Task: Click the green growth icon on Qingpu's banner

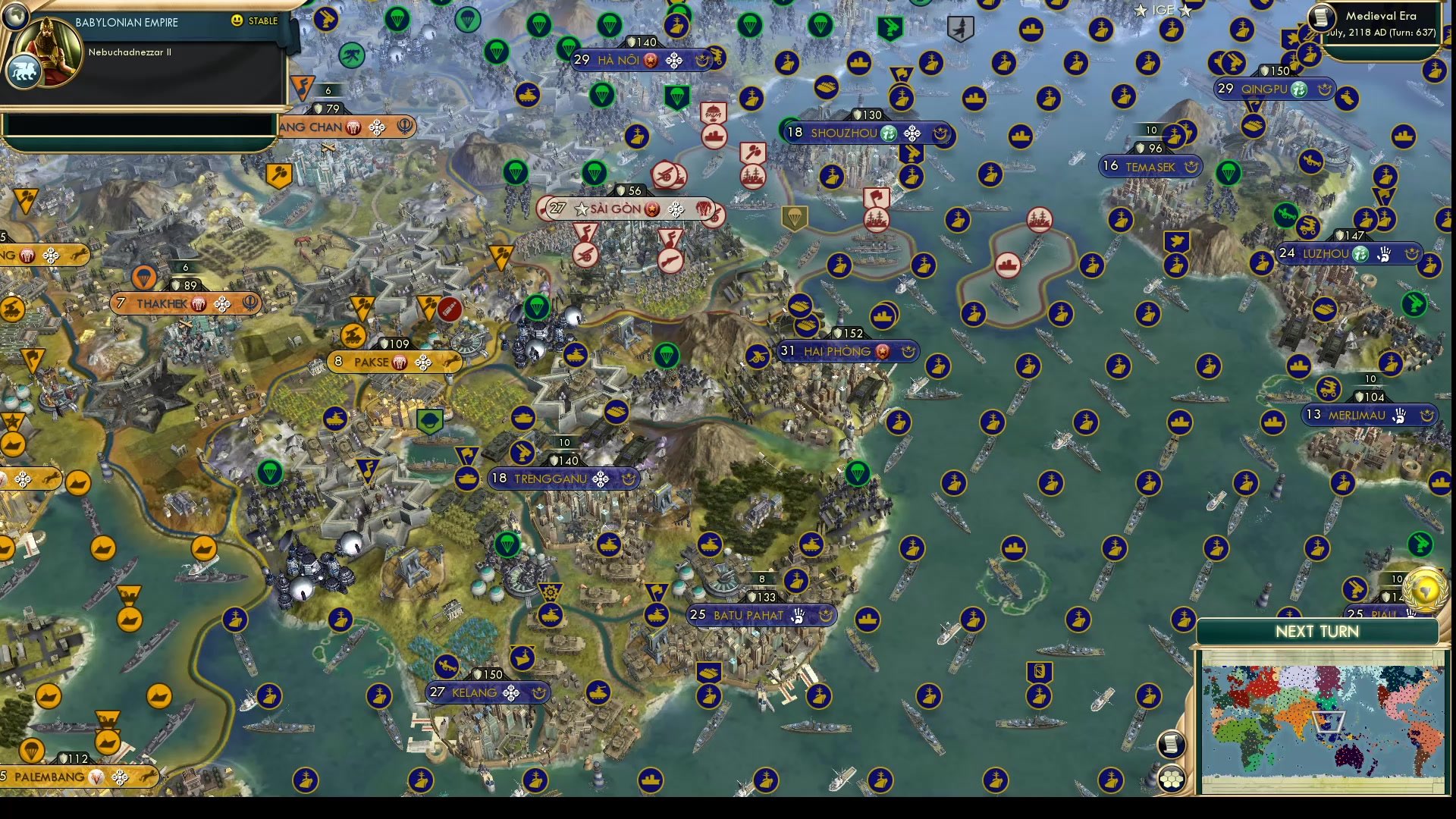Action: click(1299, 89)
